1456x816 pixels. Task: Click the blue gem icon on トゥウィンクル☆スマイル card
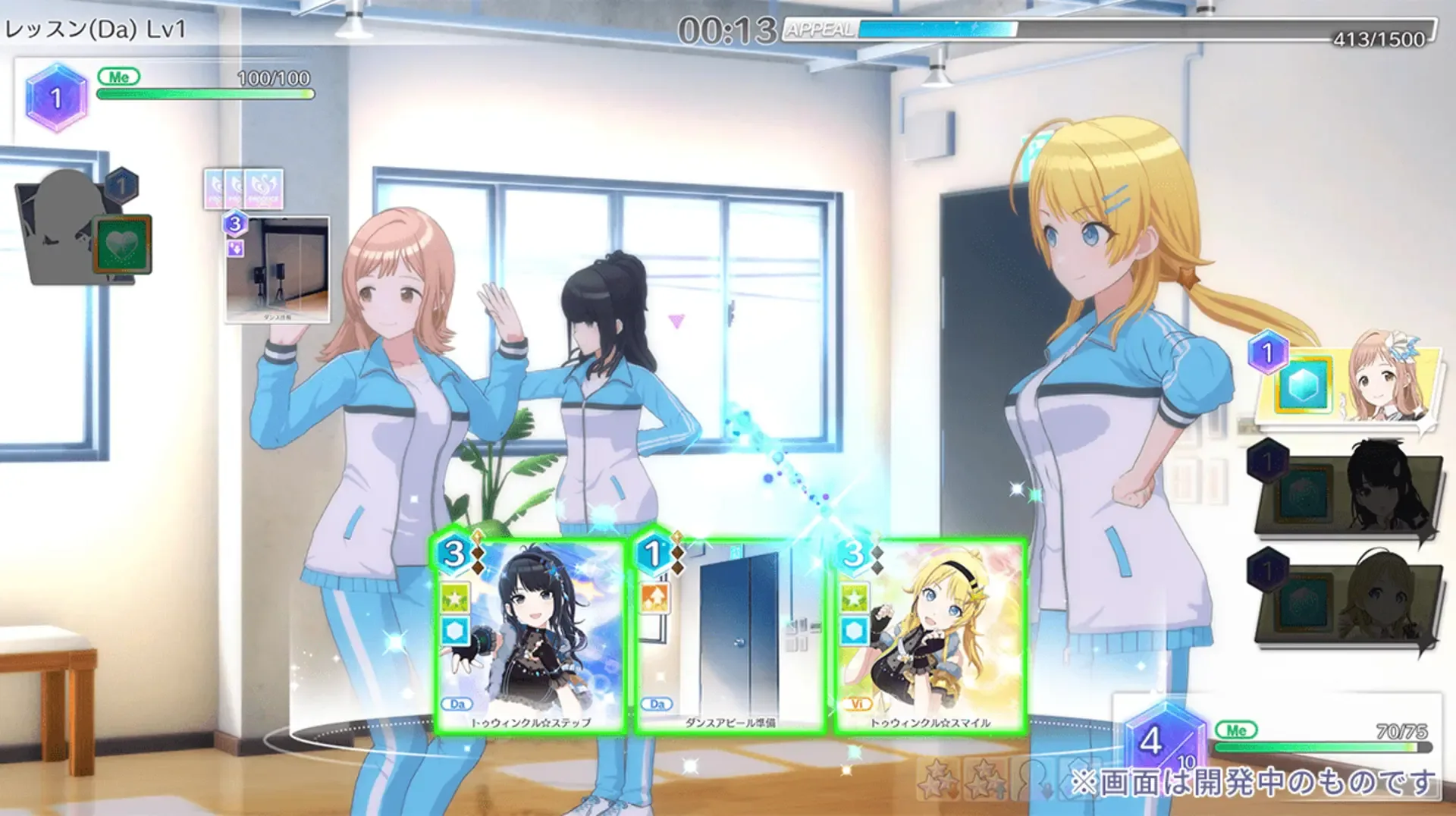pos(855,632)
